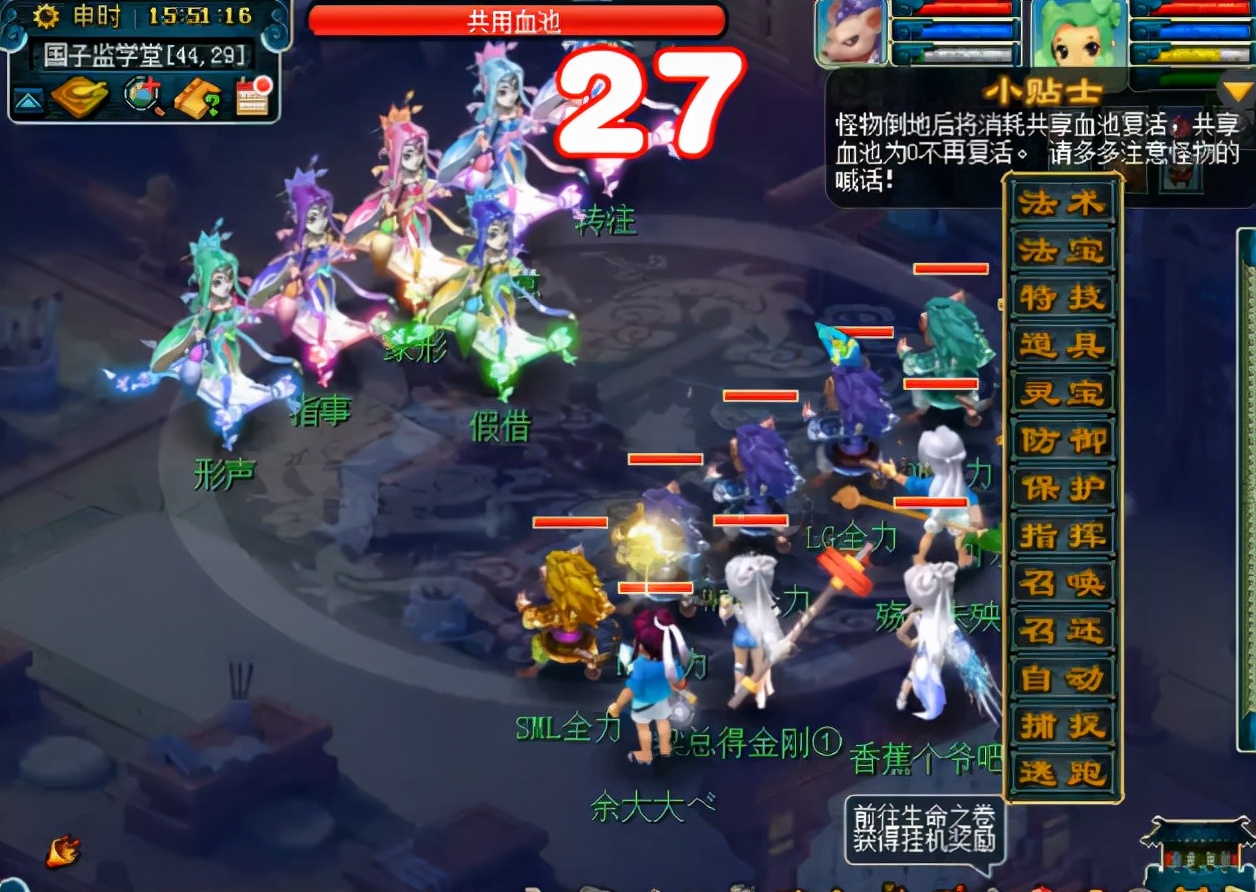Open the globe magnifier map search icon

pos(142,96)
